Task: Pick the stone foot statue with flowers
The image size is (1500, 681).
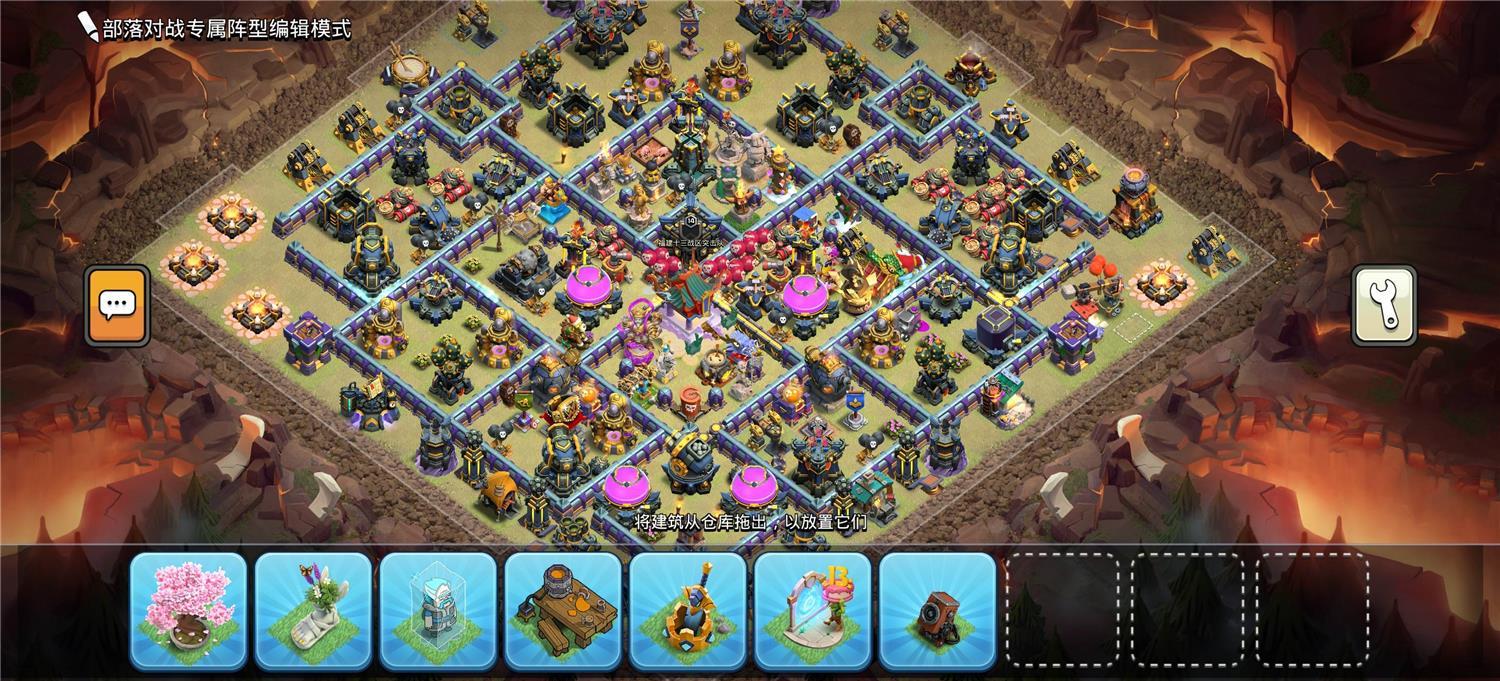Action: 313,610
